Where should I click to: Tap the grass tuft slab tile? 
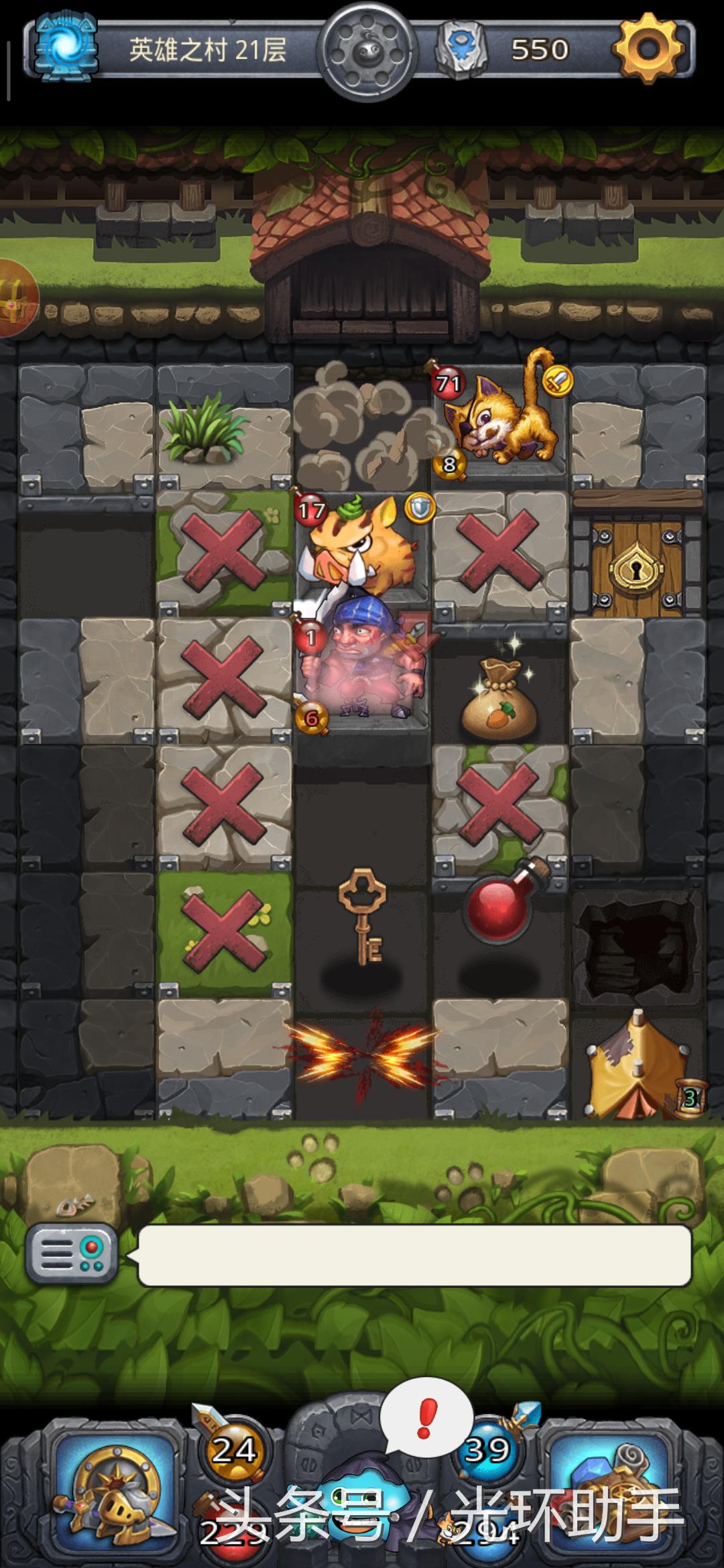(225, 429)
